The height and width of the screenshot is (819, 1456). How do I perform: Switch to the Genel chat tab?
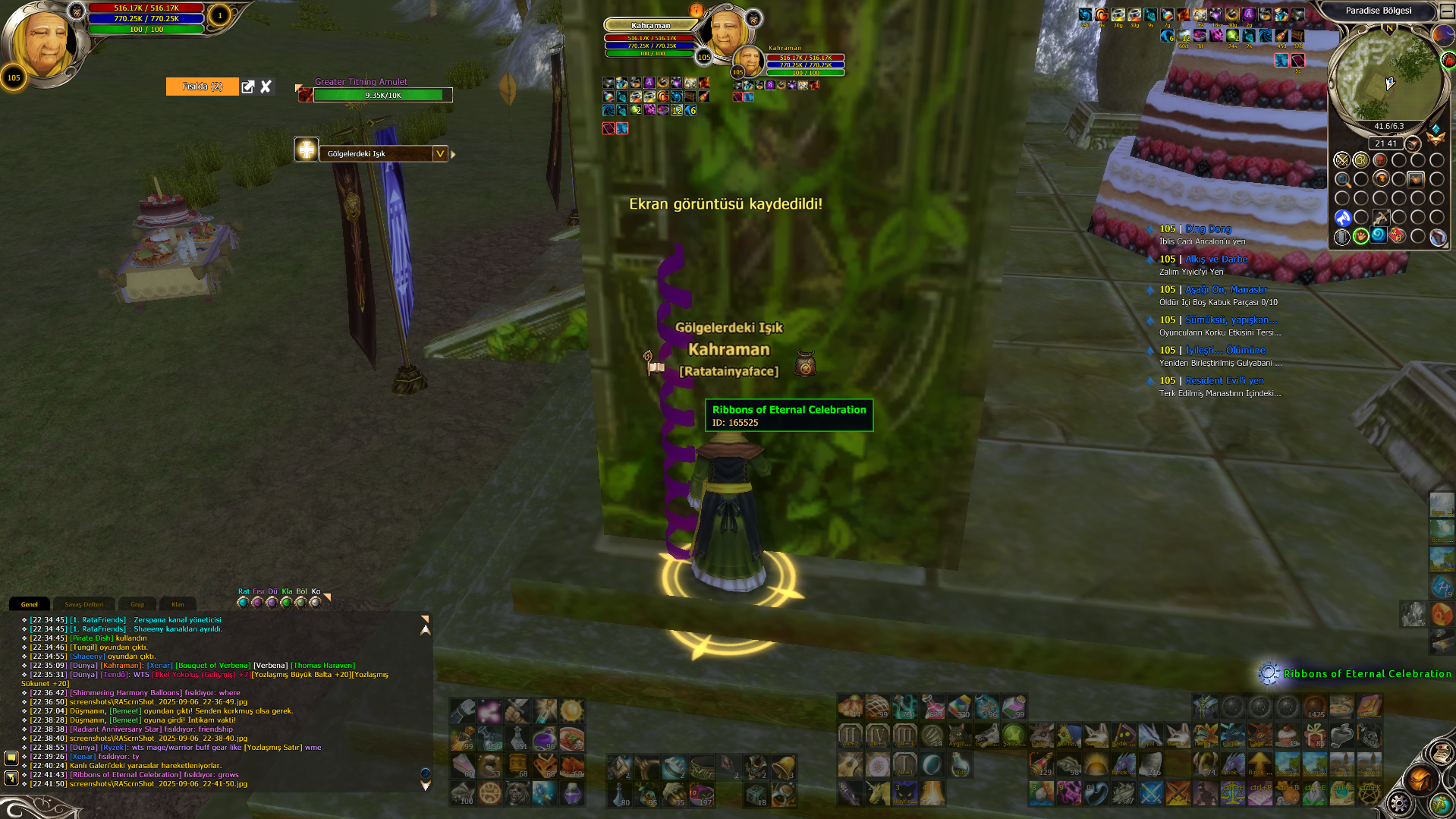pos(30,604)
